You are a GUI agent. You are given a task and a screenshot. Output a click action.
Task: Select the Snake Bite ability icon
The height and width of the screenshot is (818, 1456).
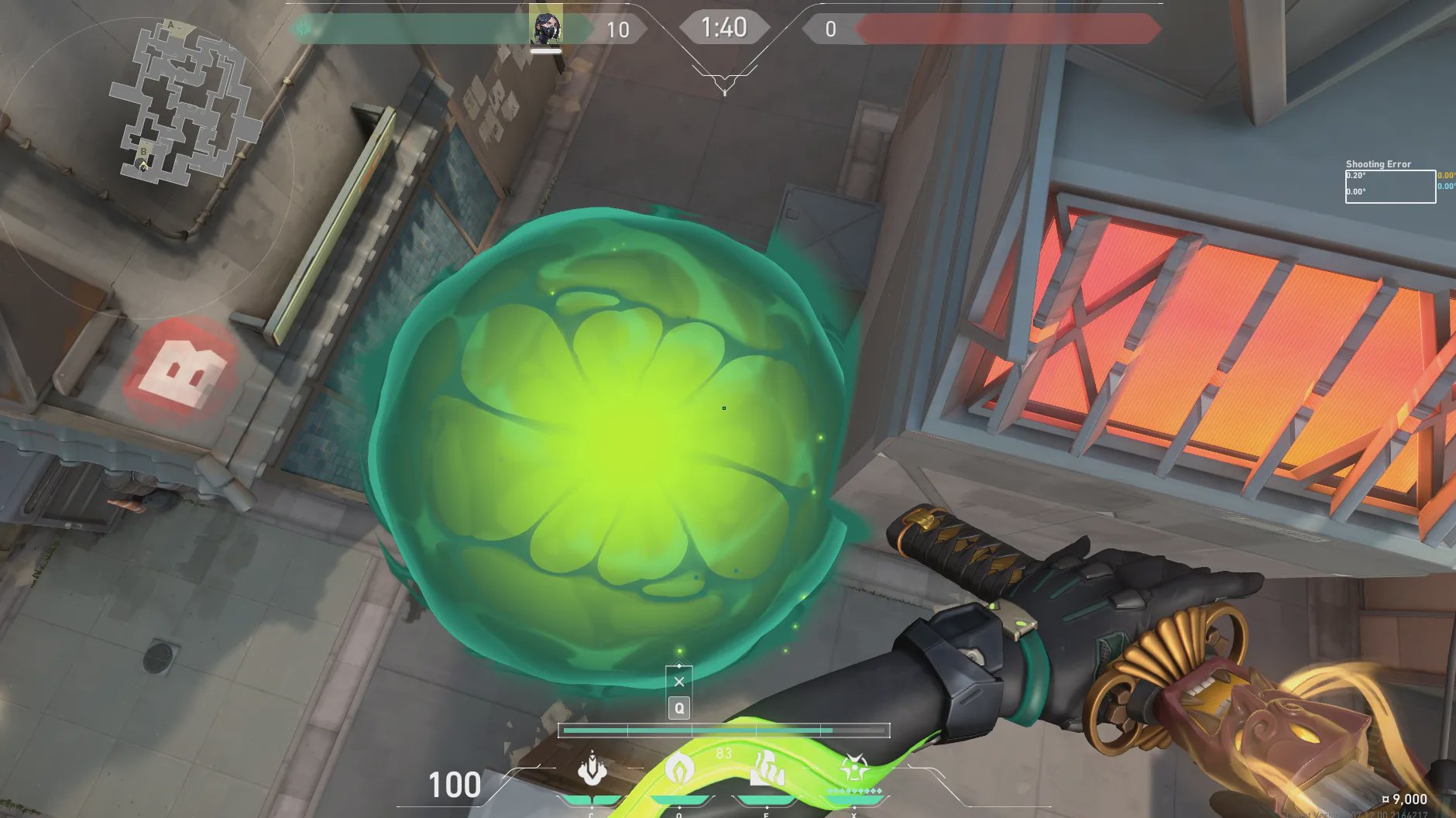592,769
